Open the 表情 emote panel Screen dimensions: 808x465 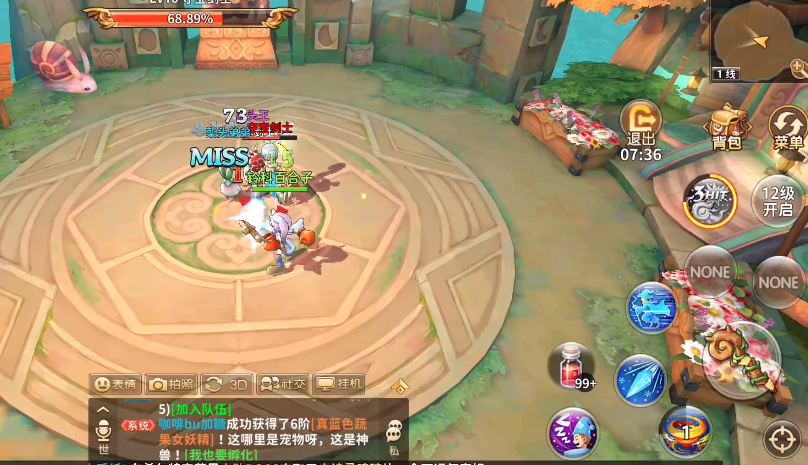click(115, 384)
